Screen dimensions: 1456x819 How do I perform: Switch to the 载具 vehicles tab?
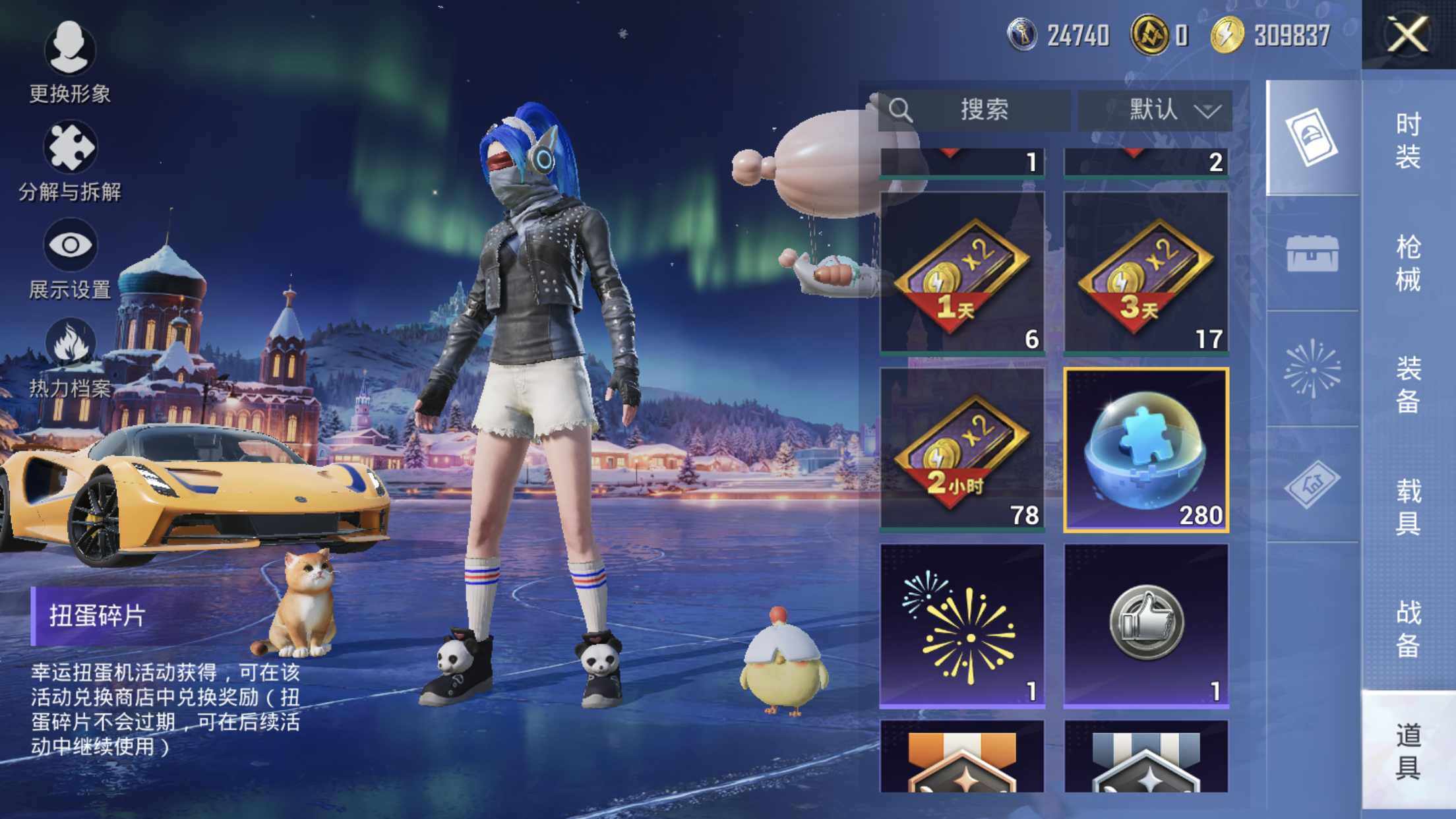[1408, 506]
